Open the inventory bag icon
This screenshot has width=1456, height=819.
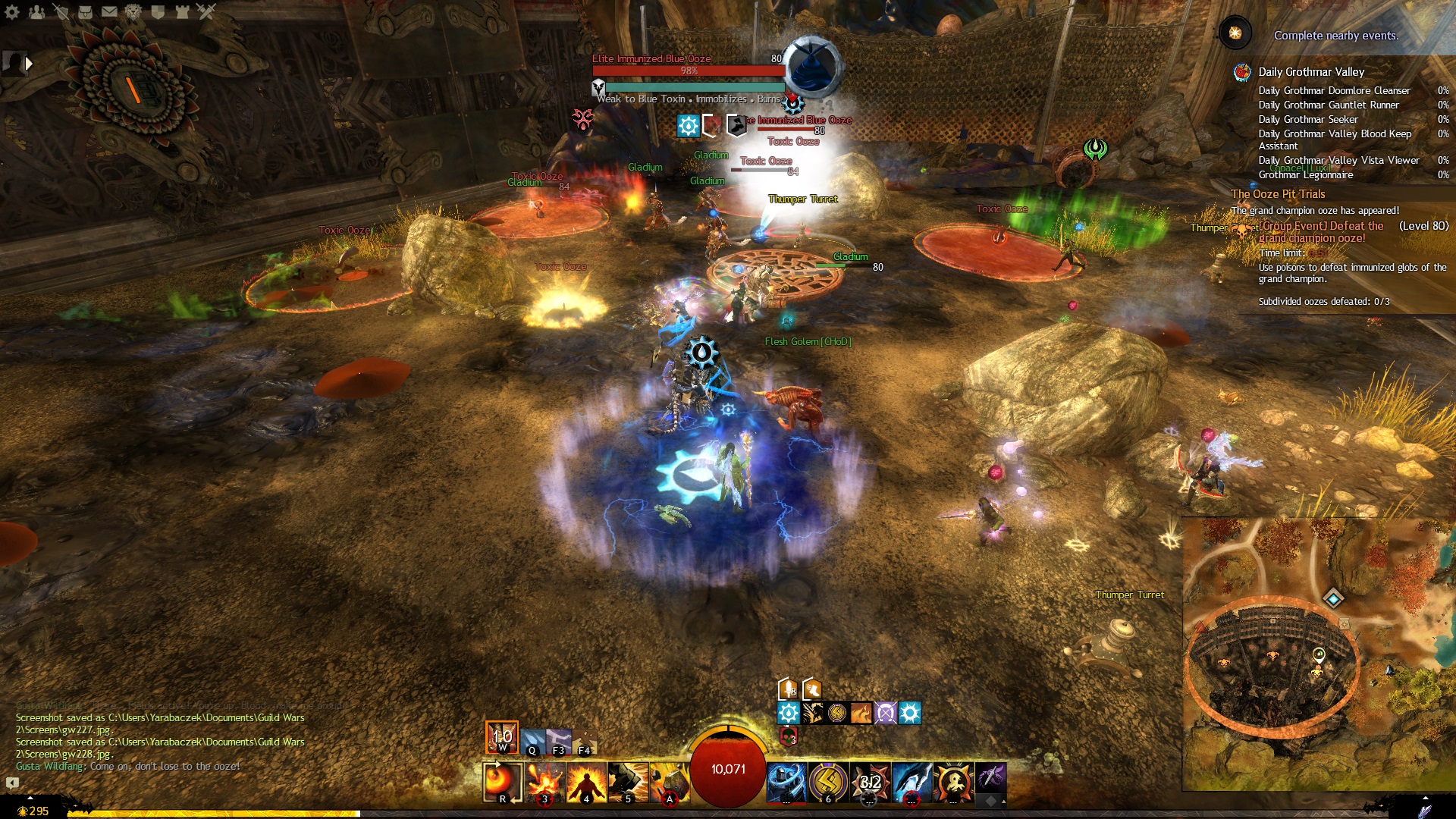click(85, 11)
